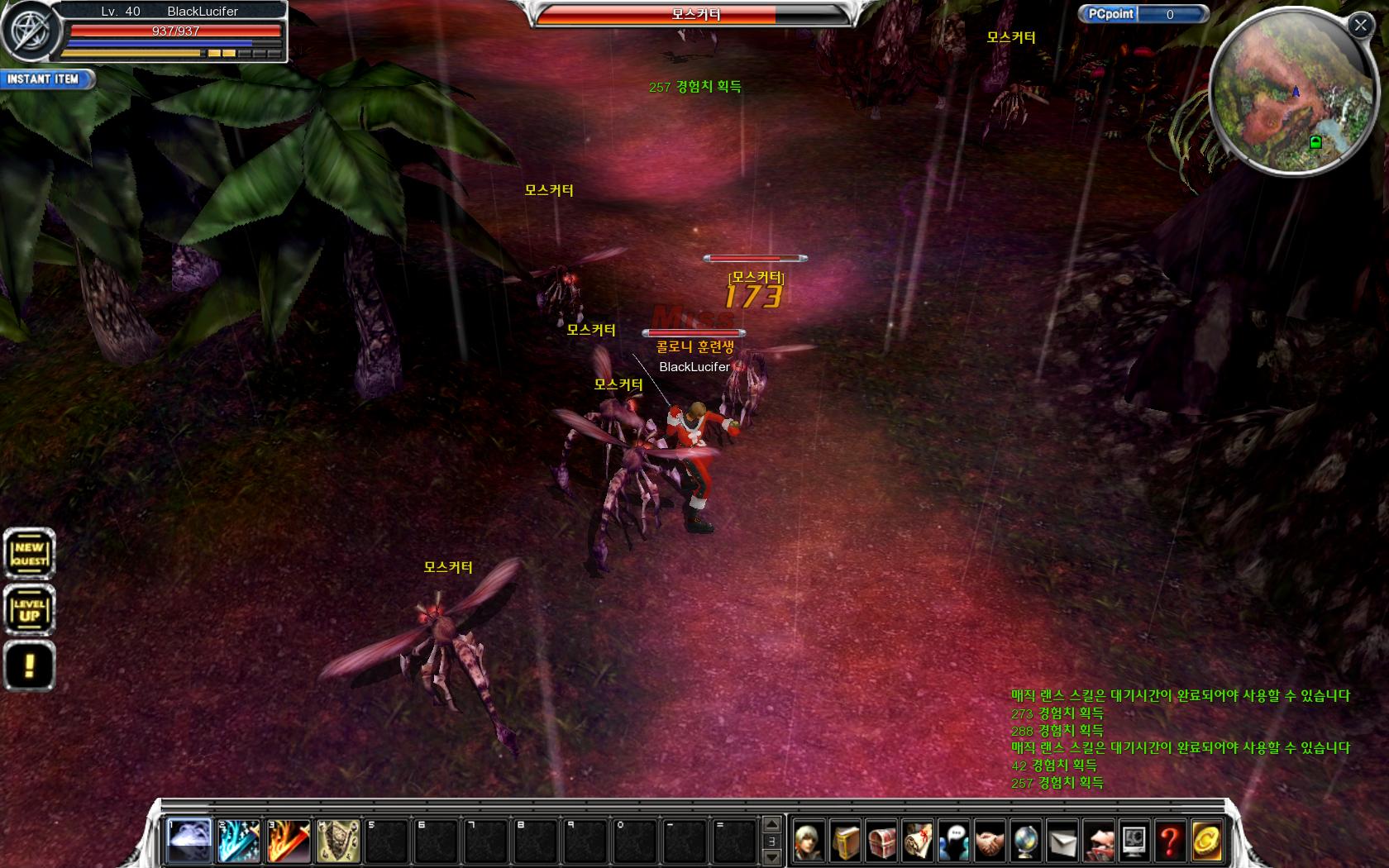Open the treasure chest inventory

pos(882,842)
